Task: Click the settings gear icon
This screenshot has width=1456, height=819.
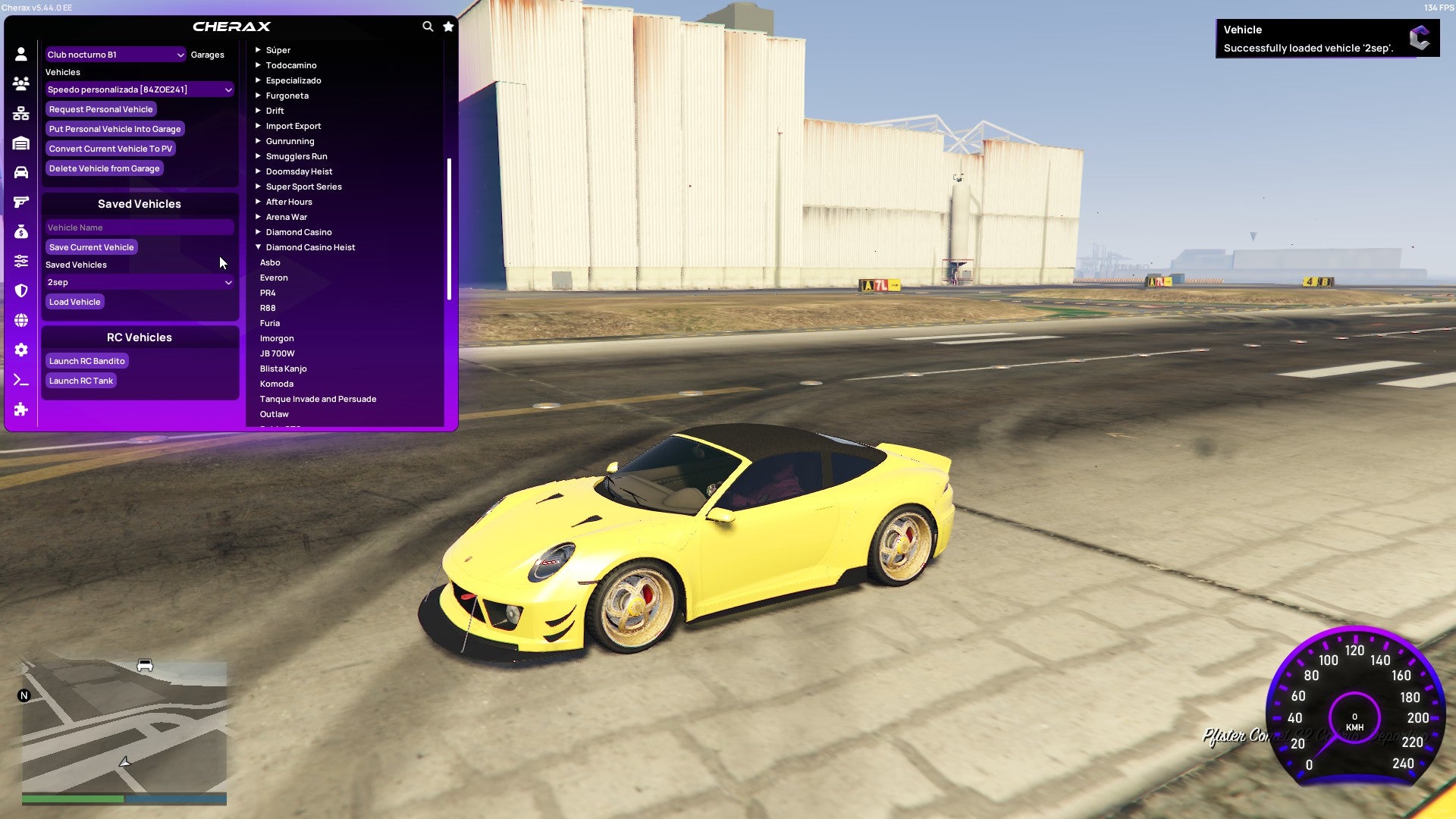Action: [20, 349]
